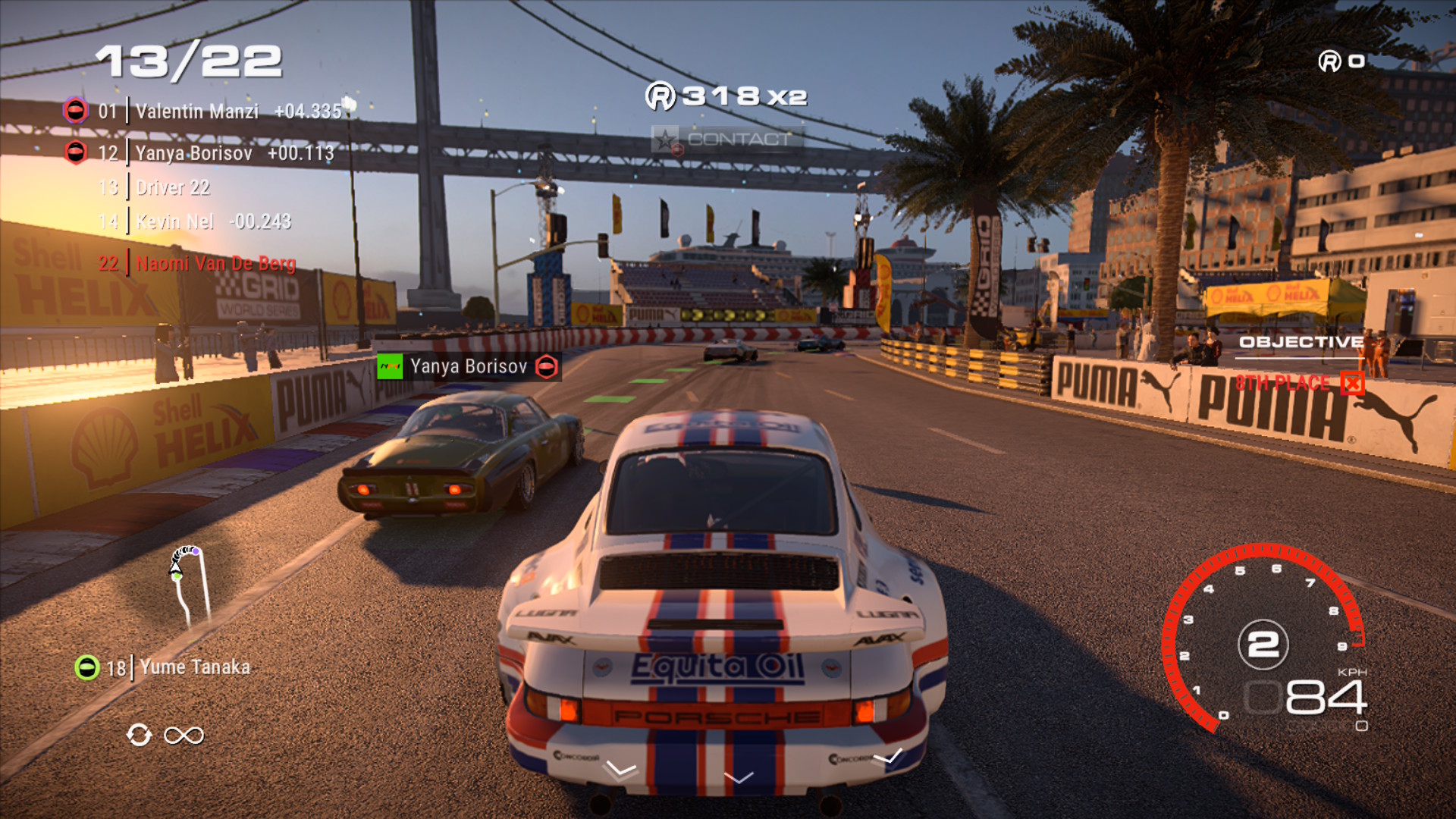Image resolution: width=1456 pixels, height=819 pixels.
Task: Select the flashback reset icon bottom-left
Action: coord(139,735)
